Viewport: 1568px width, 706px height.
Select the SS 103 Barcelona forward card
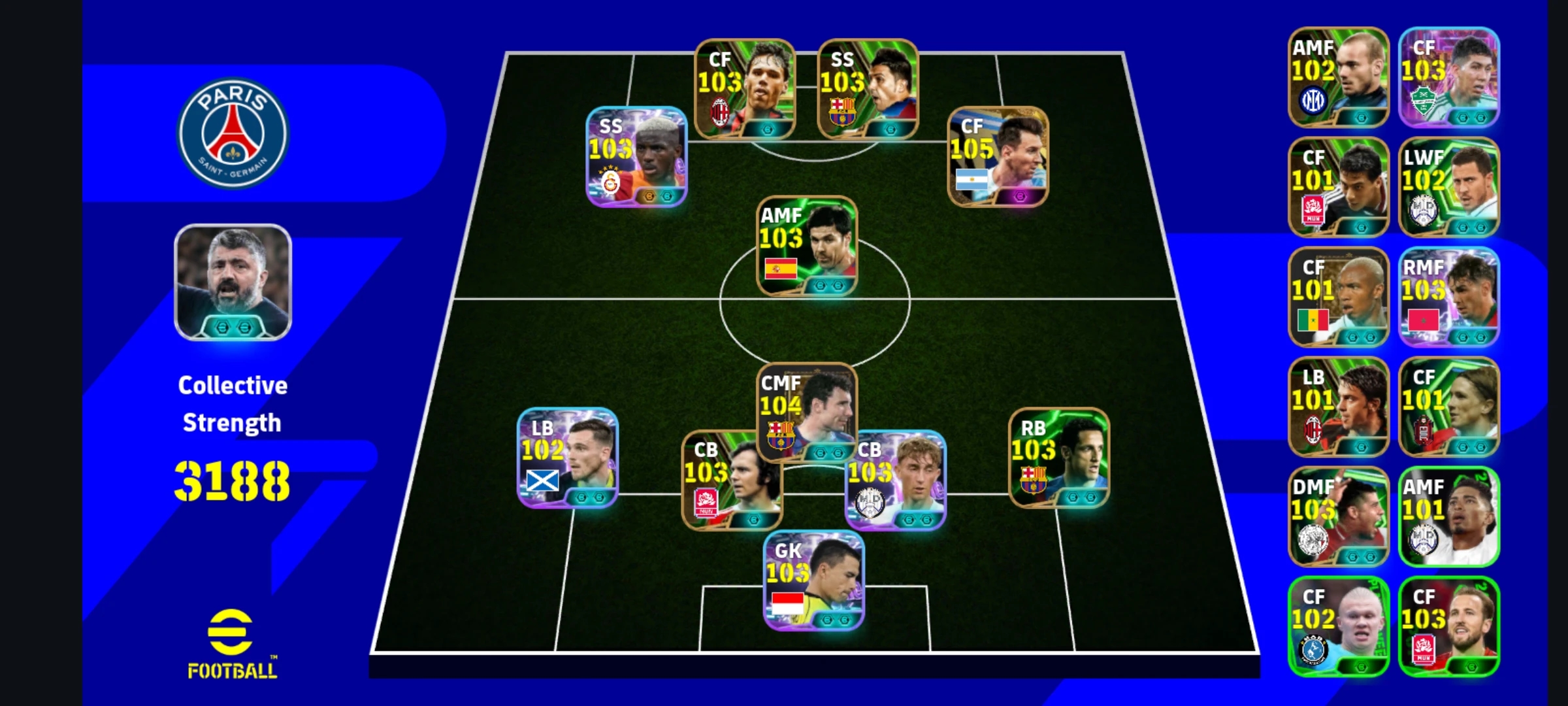[868, 89]
